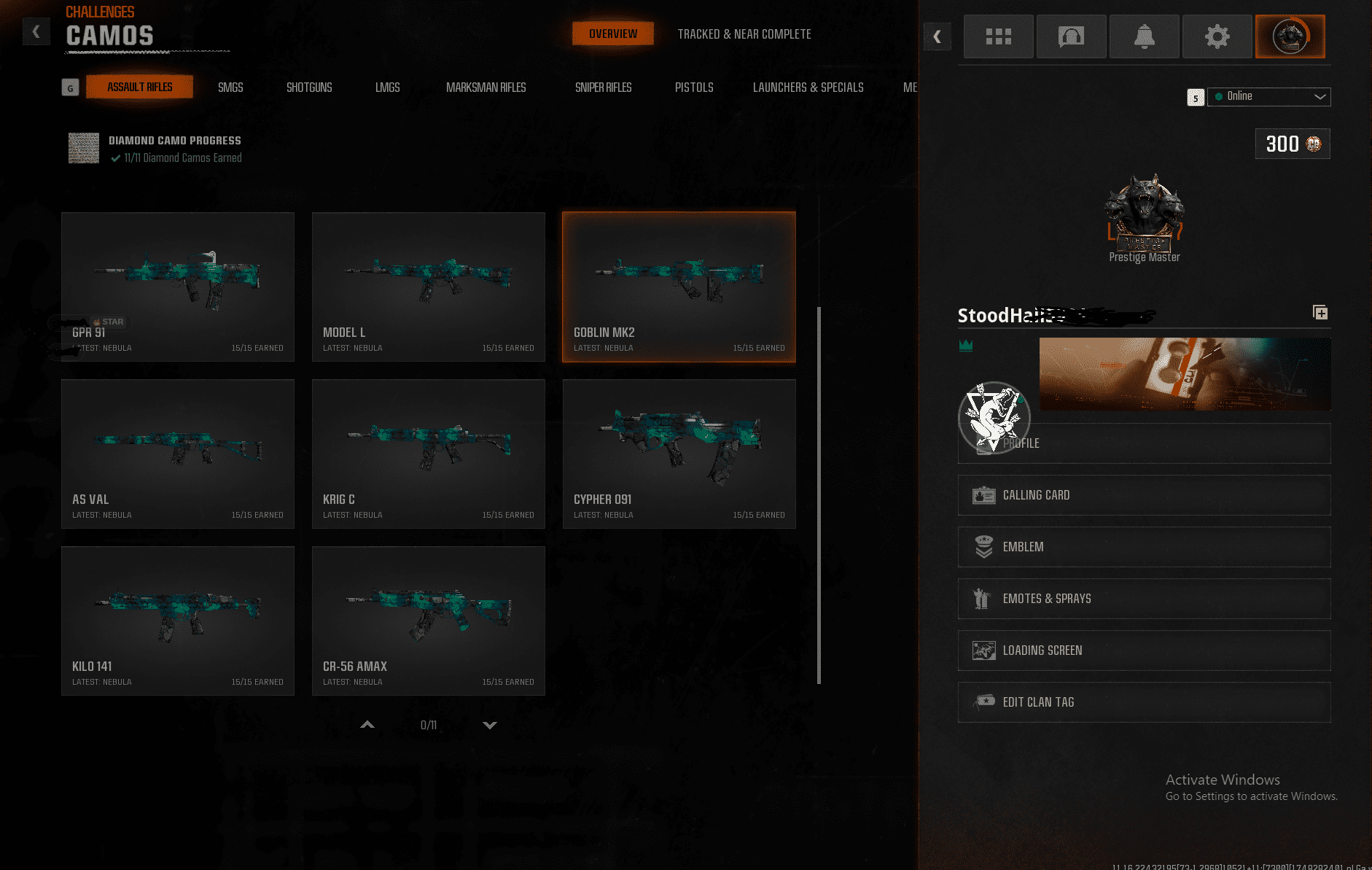
Task: Open the Online status dropdown
Action: (x=1268, y=96)
